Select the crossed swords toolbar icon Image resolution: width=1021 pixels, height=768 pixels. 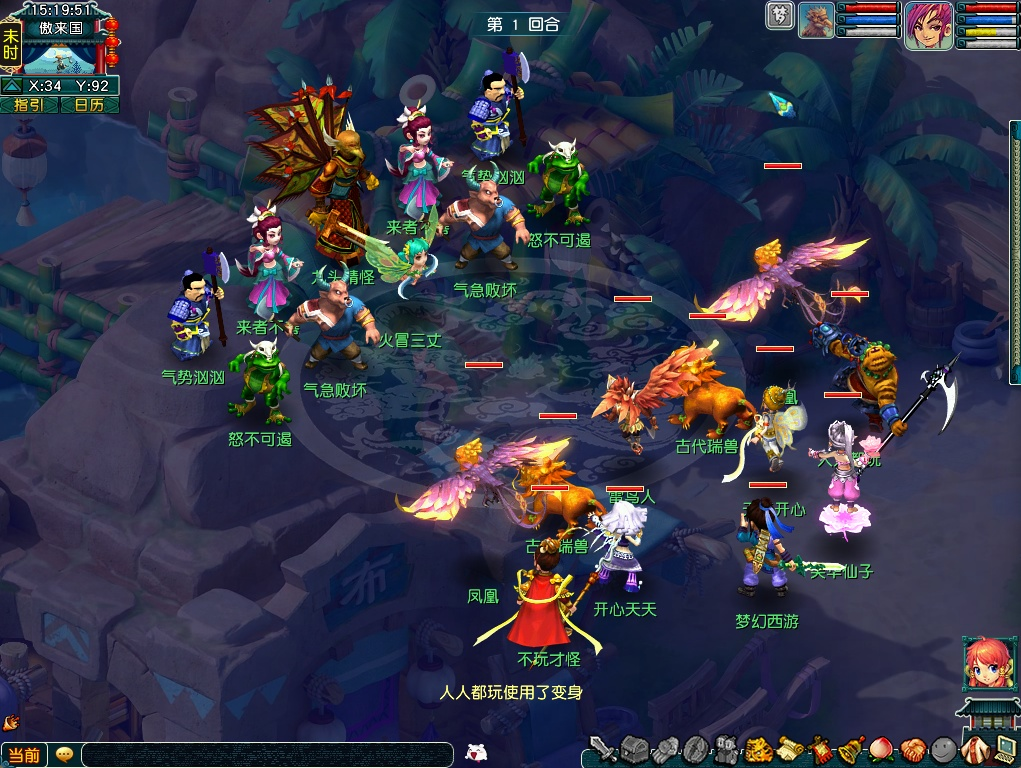602,748
